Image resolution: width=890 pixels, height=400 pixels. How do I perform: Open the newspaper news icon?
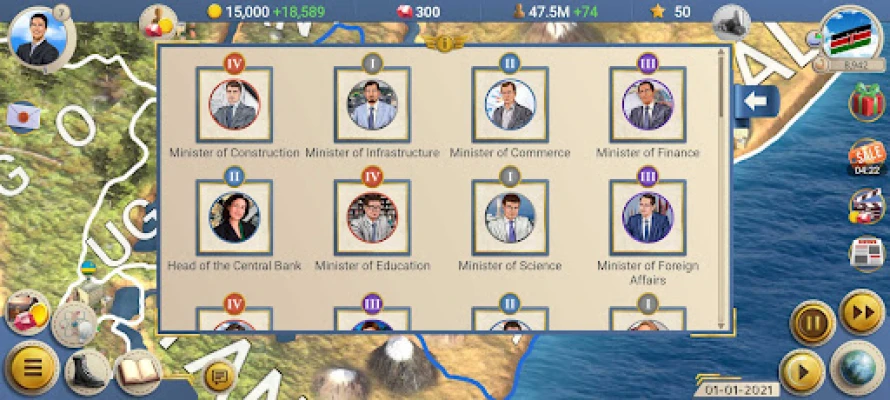pos(866,253)
